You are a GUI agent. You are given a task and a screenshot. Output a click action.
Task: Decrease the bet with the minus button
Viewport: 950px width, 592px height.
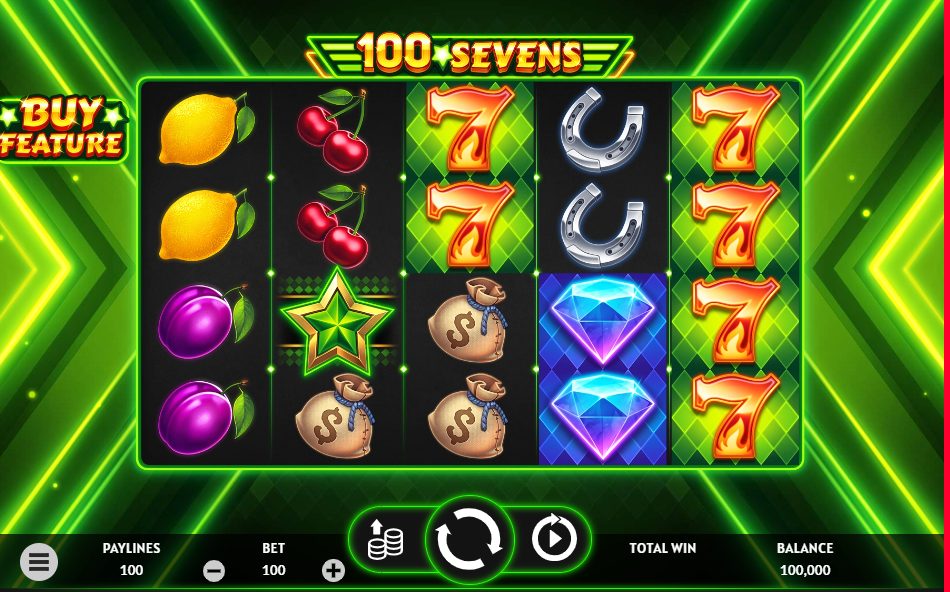[214, 571]
